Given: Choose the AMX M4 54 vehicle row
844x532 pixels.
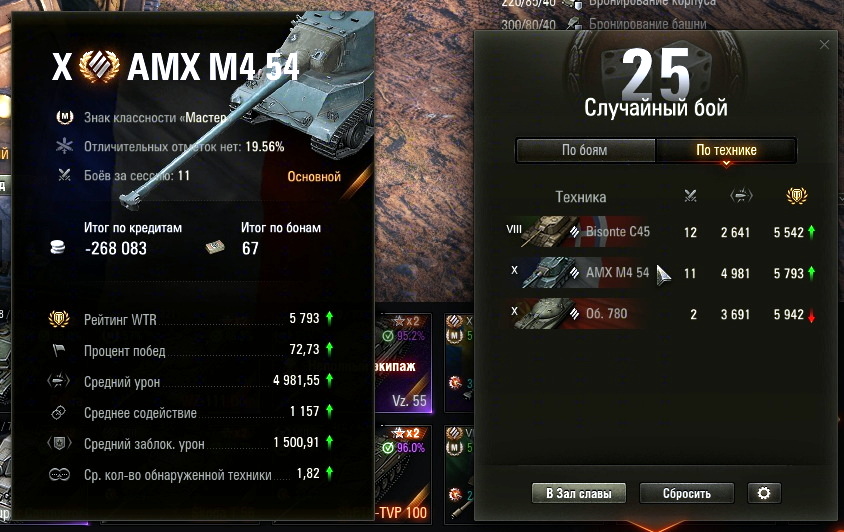Looking at the screenshot, I should coord(655,272).
